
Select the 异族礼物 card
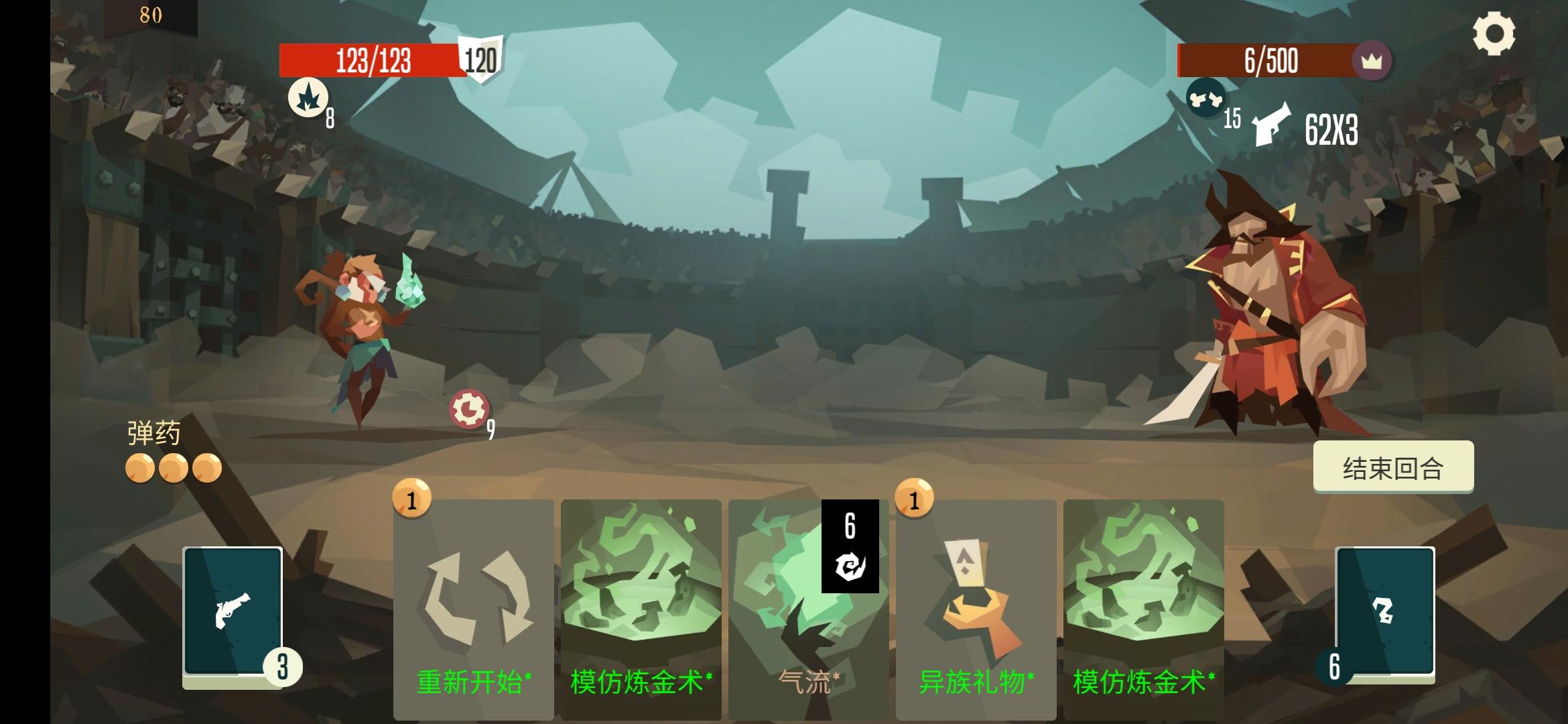976,600
